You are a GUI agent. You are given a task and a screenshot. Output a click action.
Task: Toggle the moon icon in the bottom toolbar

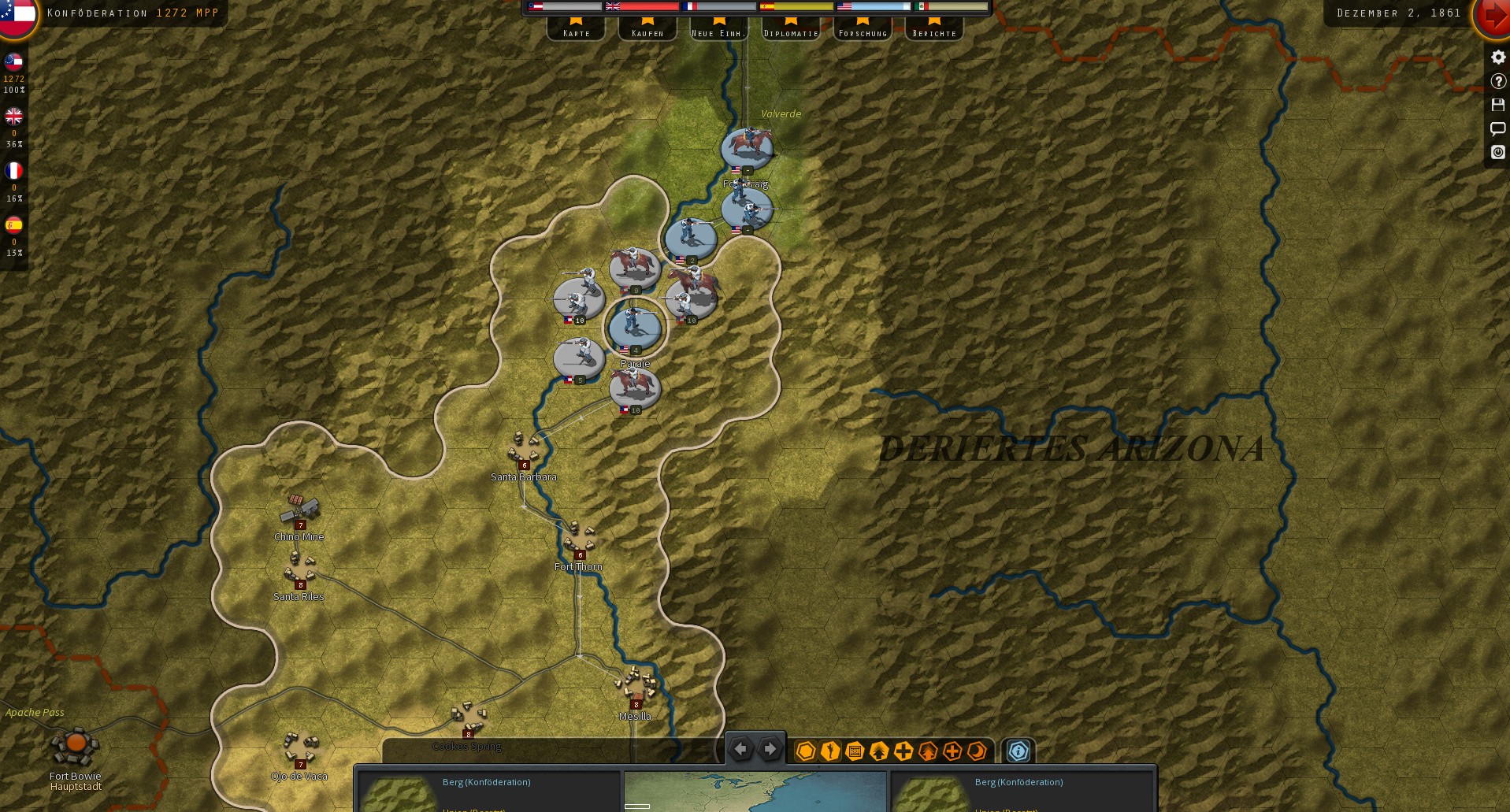click(977, 752)
